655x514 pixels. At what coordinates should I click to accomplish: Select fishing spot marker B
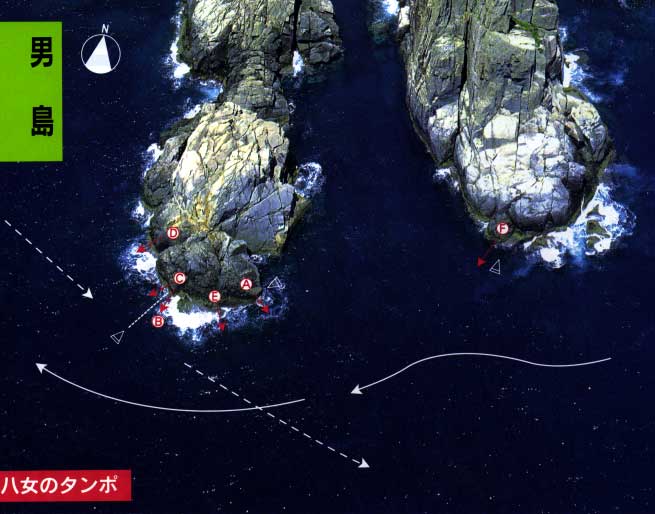tap(158, 321)
